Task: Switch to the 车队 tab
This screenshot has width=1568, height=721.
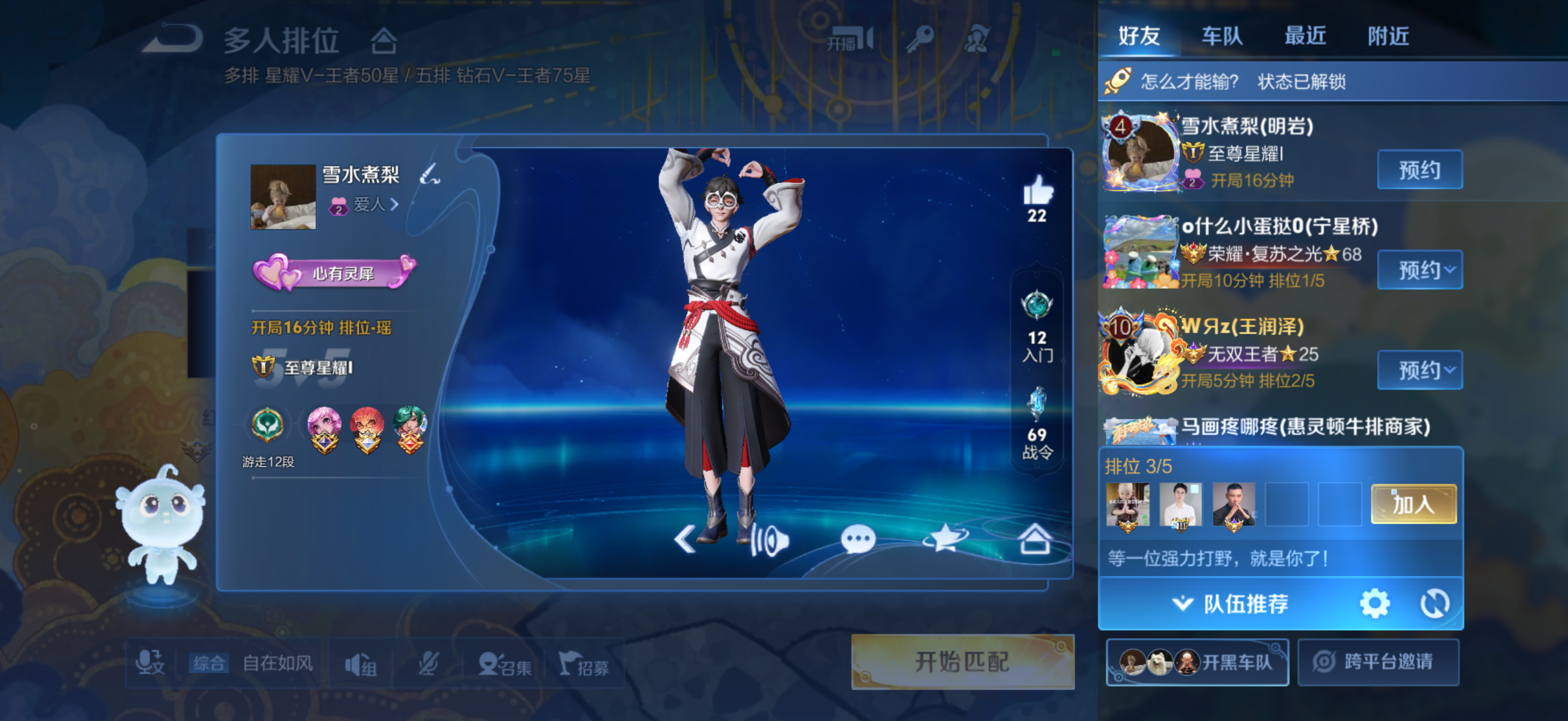Action: tap(1222, 36)
